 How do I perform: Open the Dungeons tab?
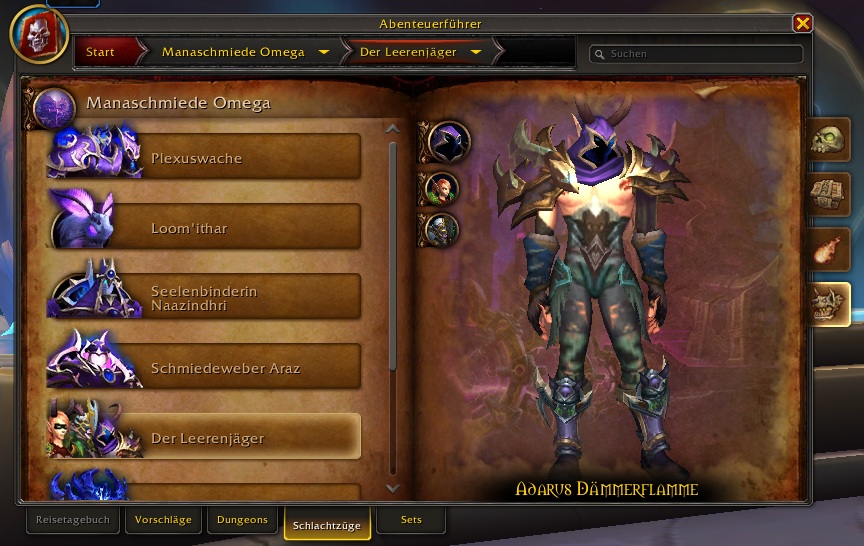click(x=242, y=520)
